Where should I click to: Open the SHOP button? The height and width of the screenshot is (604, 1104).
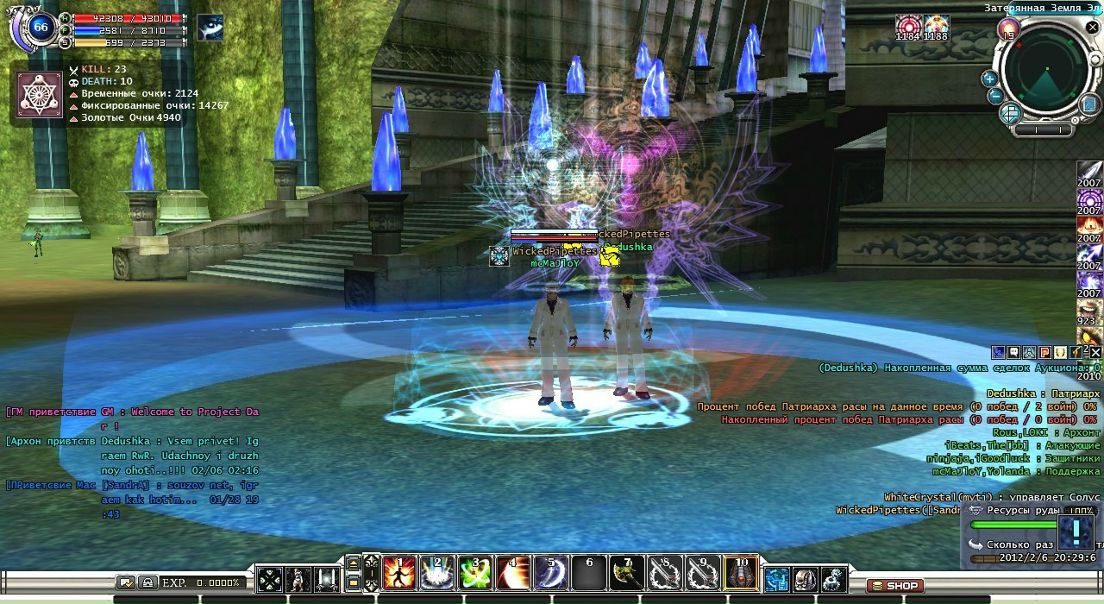(x=894, y=585)
